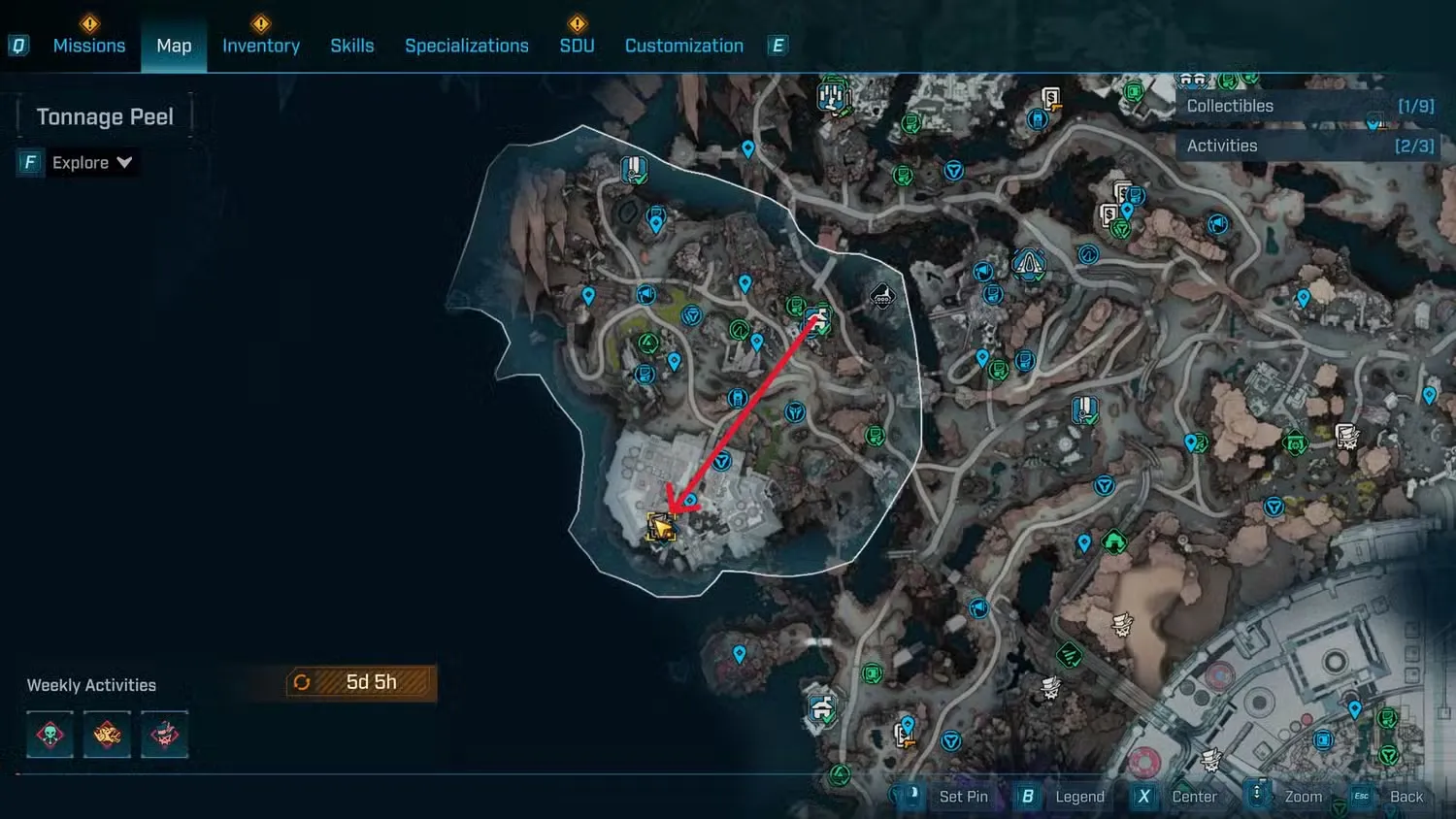This screenshot has height=819, width=1456.
Task: Select the alien skull Weekly Activity icon
Action: [x=49, y=735]
